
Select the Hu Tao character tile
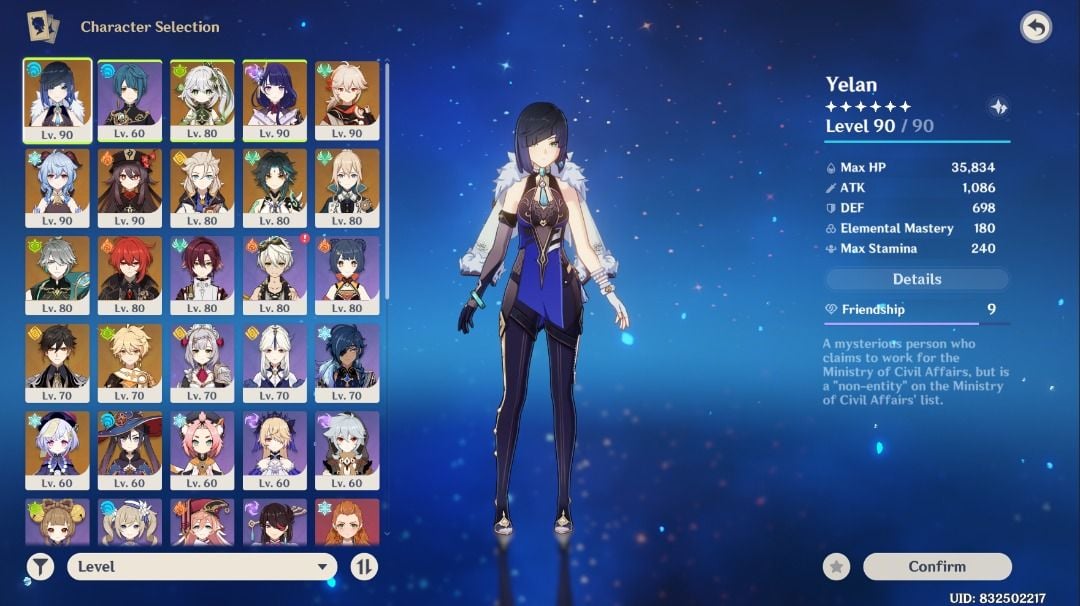click(x=130, y=188)
